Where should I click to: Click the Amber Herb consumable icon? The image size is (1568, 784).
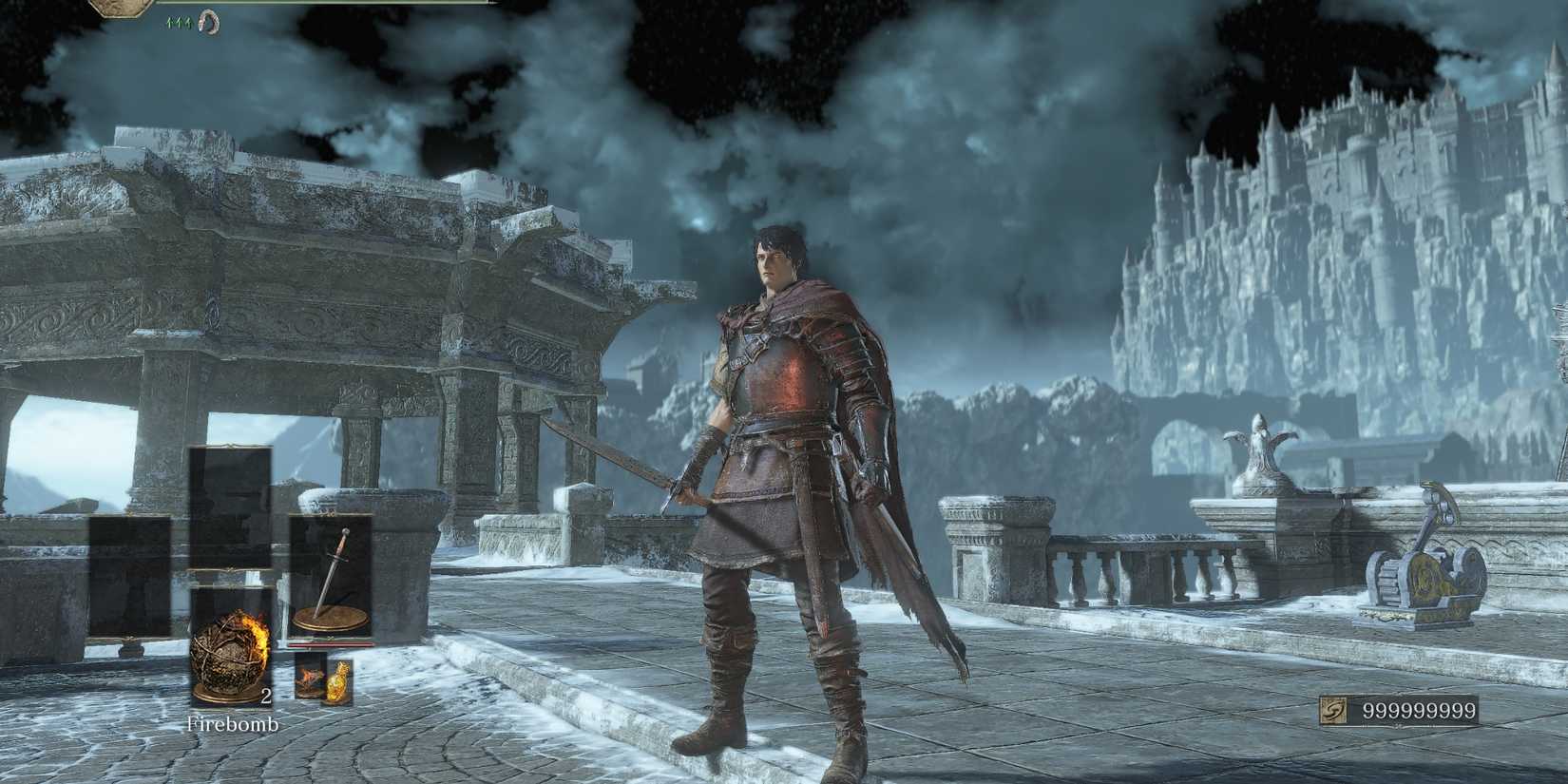point(339,679)
